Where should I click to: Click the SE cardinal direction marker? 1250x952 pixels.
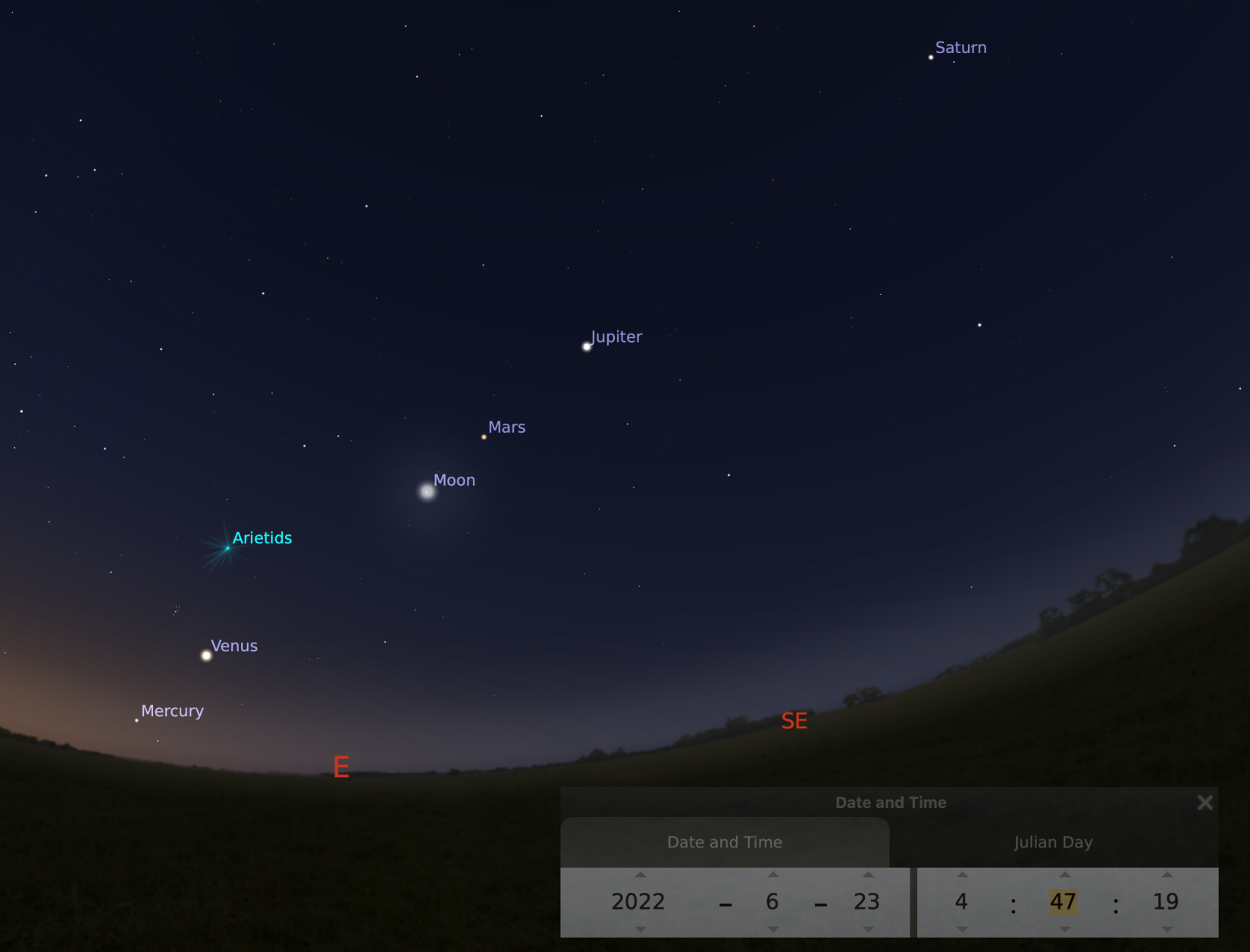[794, 722]
